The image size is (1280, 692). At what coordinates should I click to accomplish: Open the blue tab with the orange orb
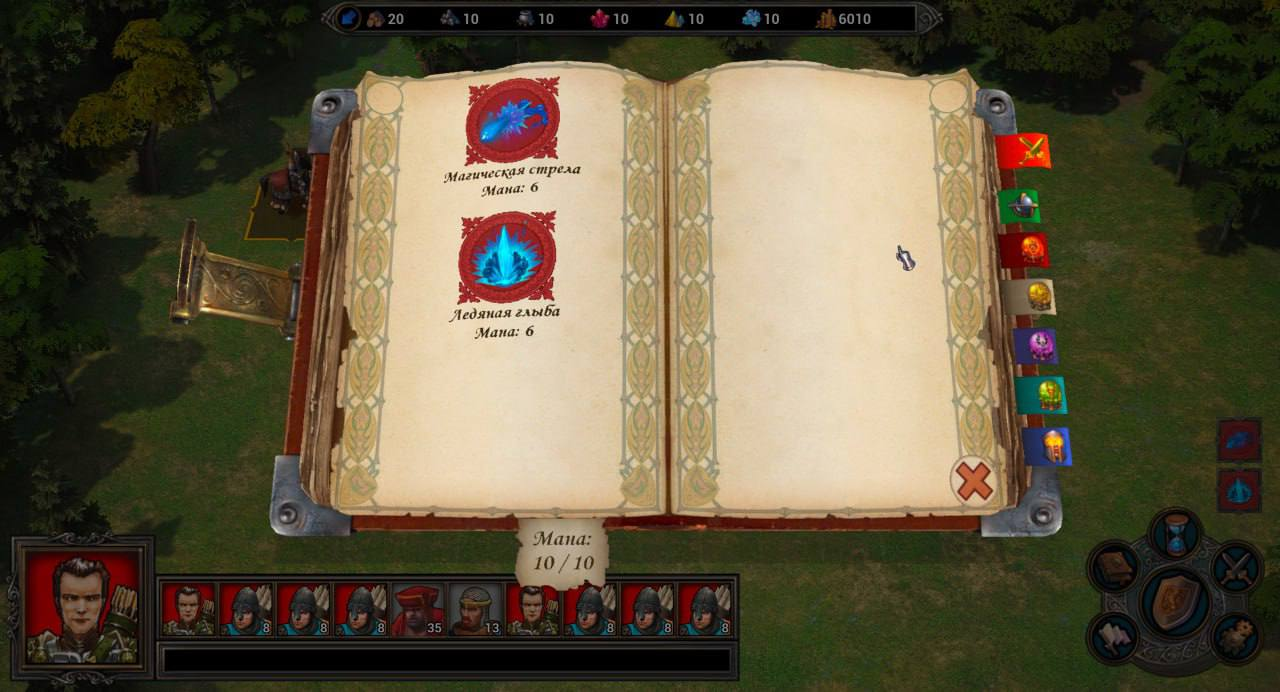[1049, 446]
